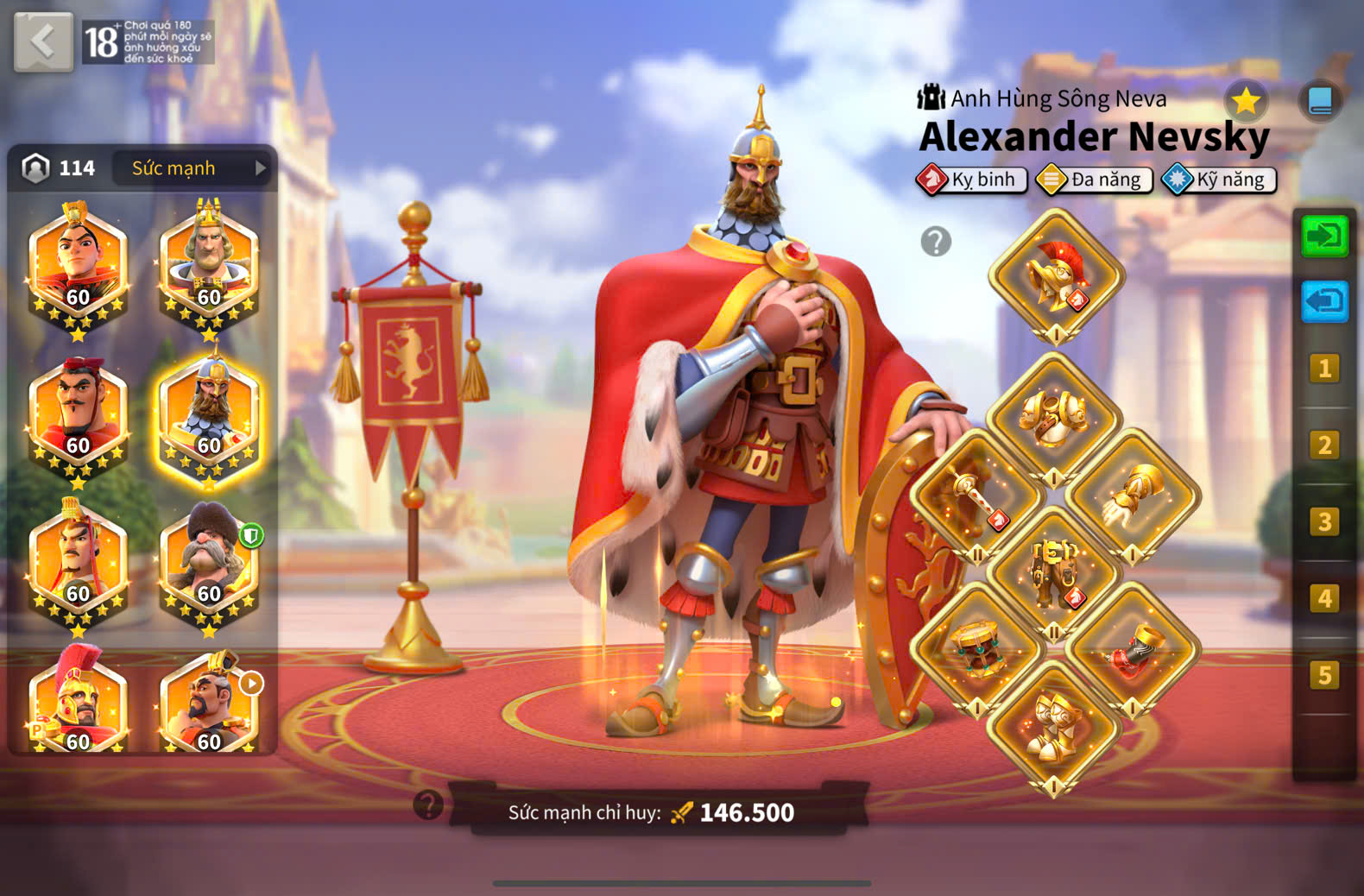This screenshot has height=896, width=1364.
Task: Open the blue book icon
Action: click(x=1319, y=101)
